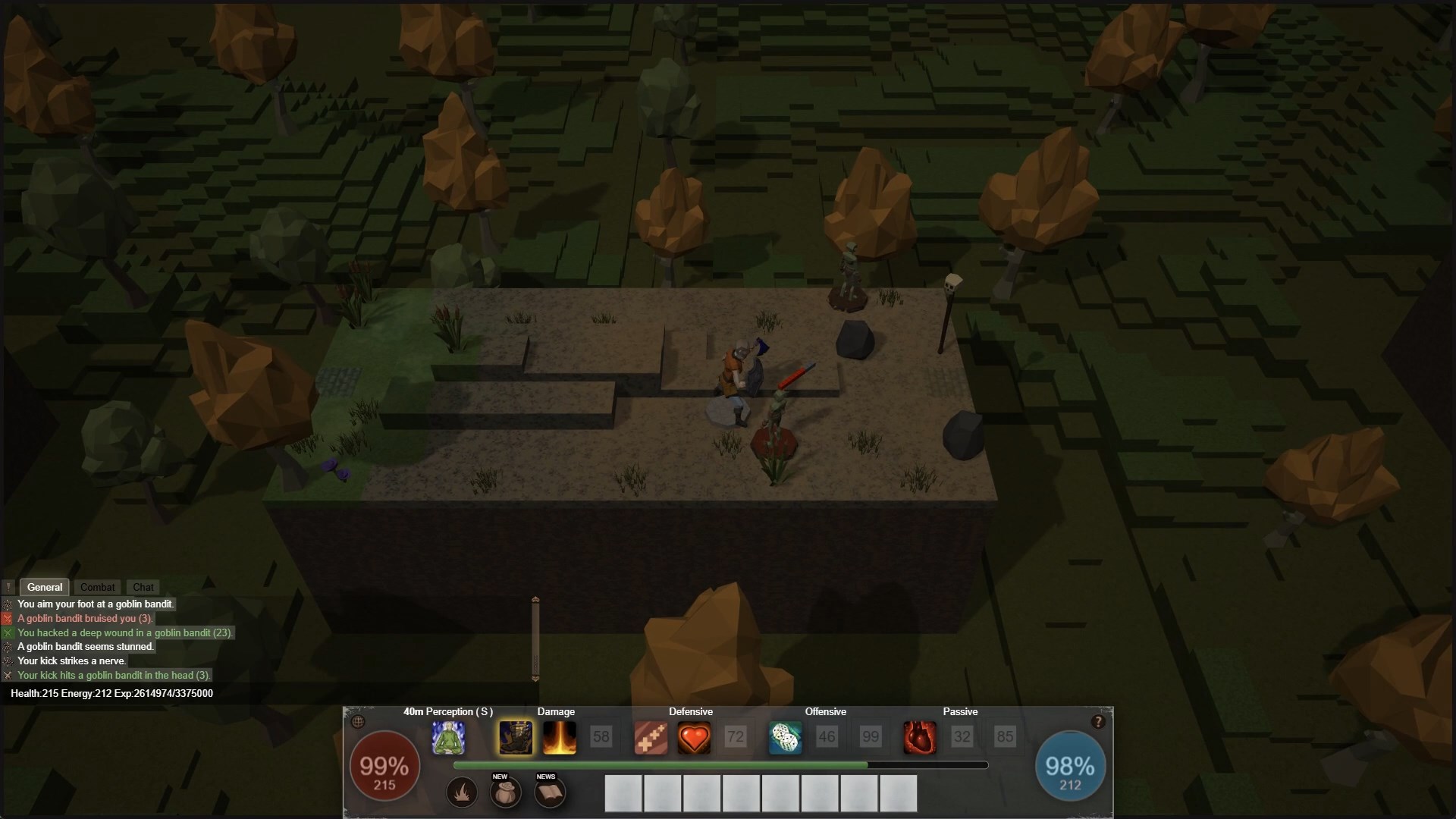
Task: Activate the meditating figure Perception ability
Action: point(448,737)
